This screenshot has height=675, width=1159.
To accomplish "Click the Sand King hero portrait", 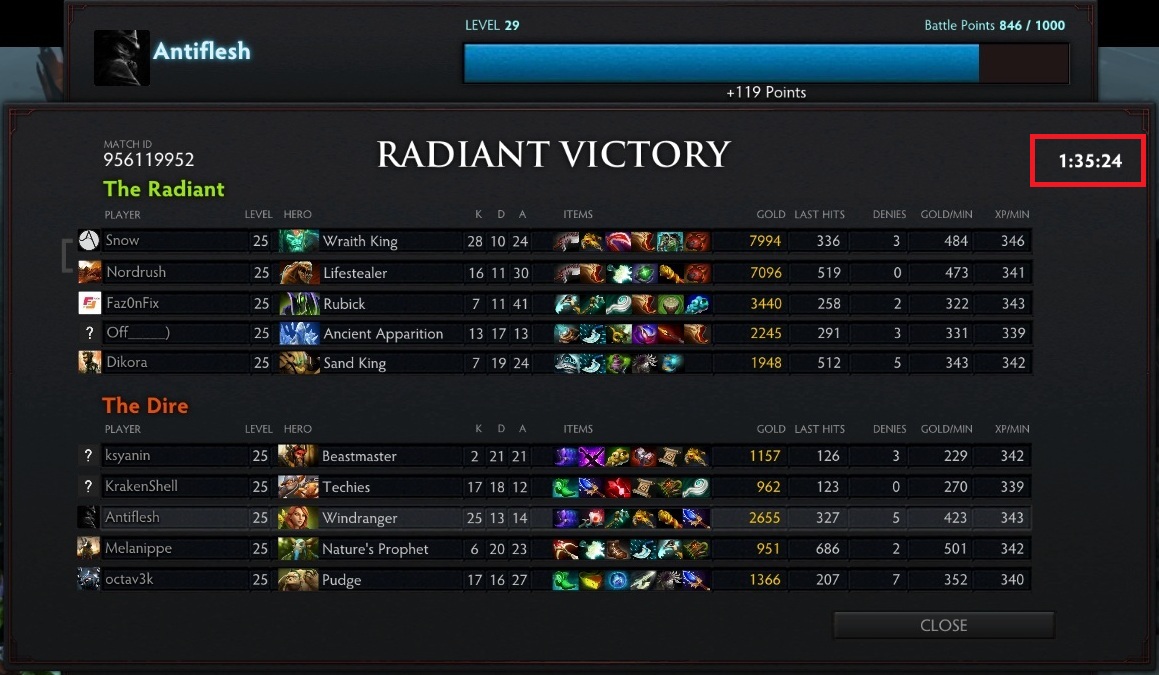I will coord(298,363).
